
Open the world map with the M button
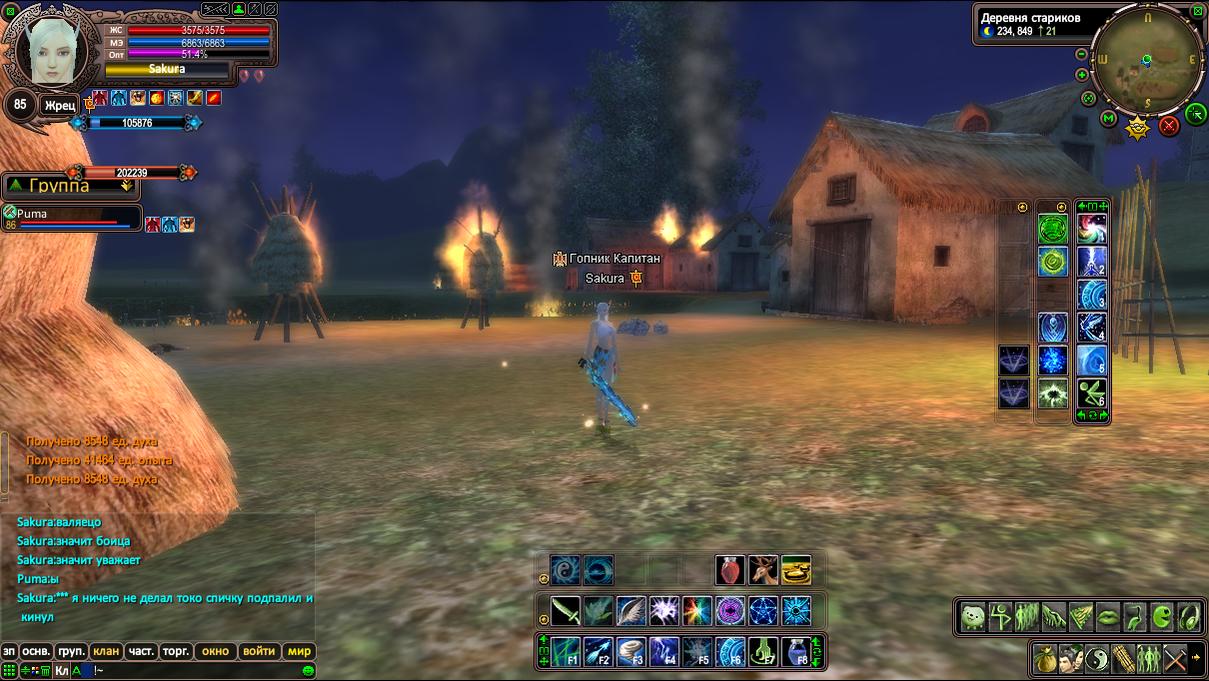point(1108,118)
